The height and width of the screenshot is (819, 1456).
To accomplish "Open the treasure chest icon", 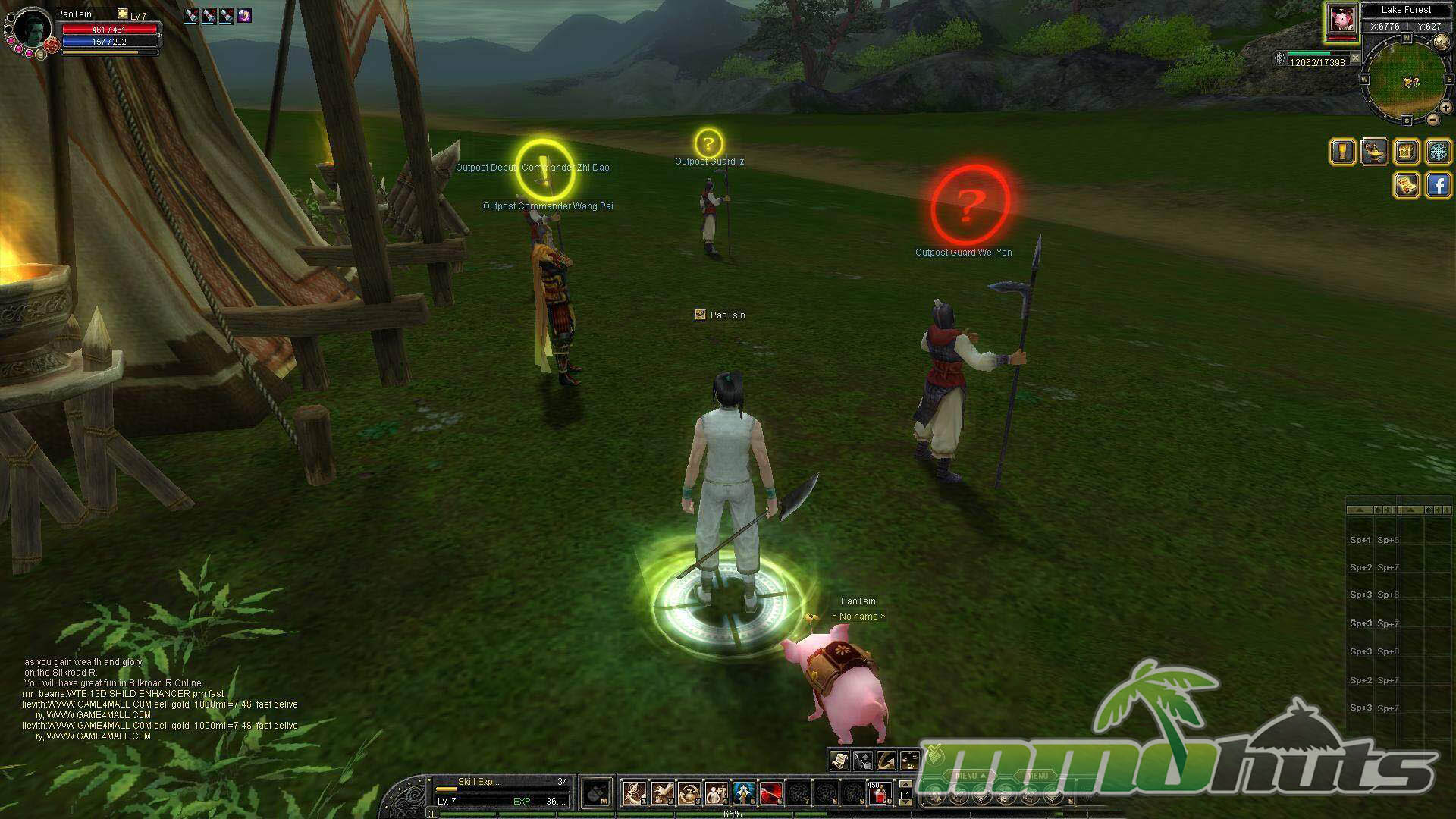I will coord(1406,152).
